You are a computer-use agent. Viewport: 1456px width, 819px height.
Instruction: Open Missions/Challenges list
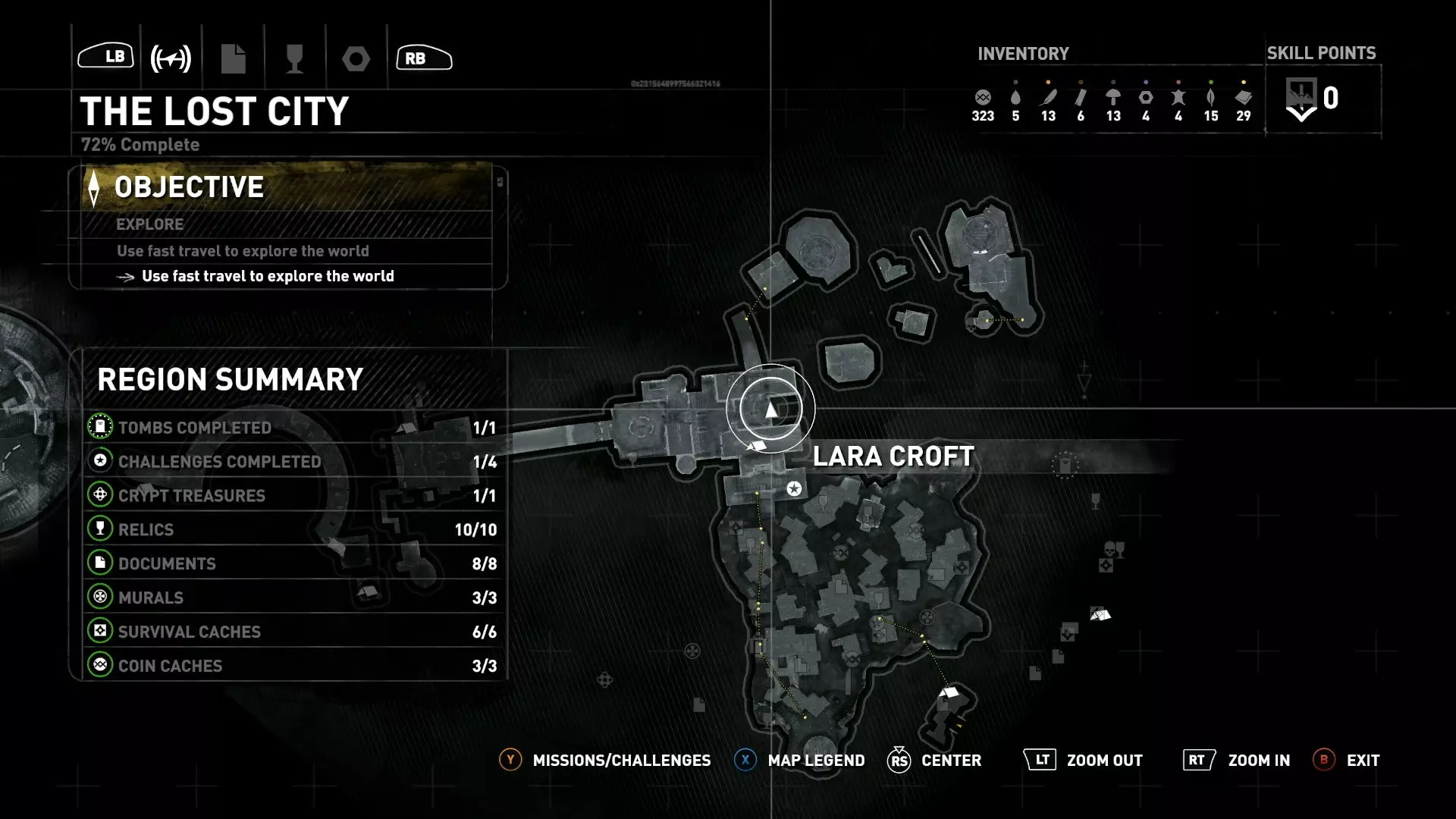tap(605, 760)
